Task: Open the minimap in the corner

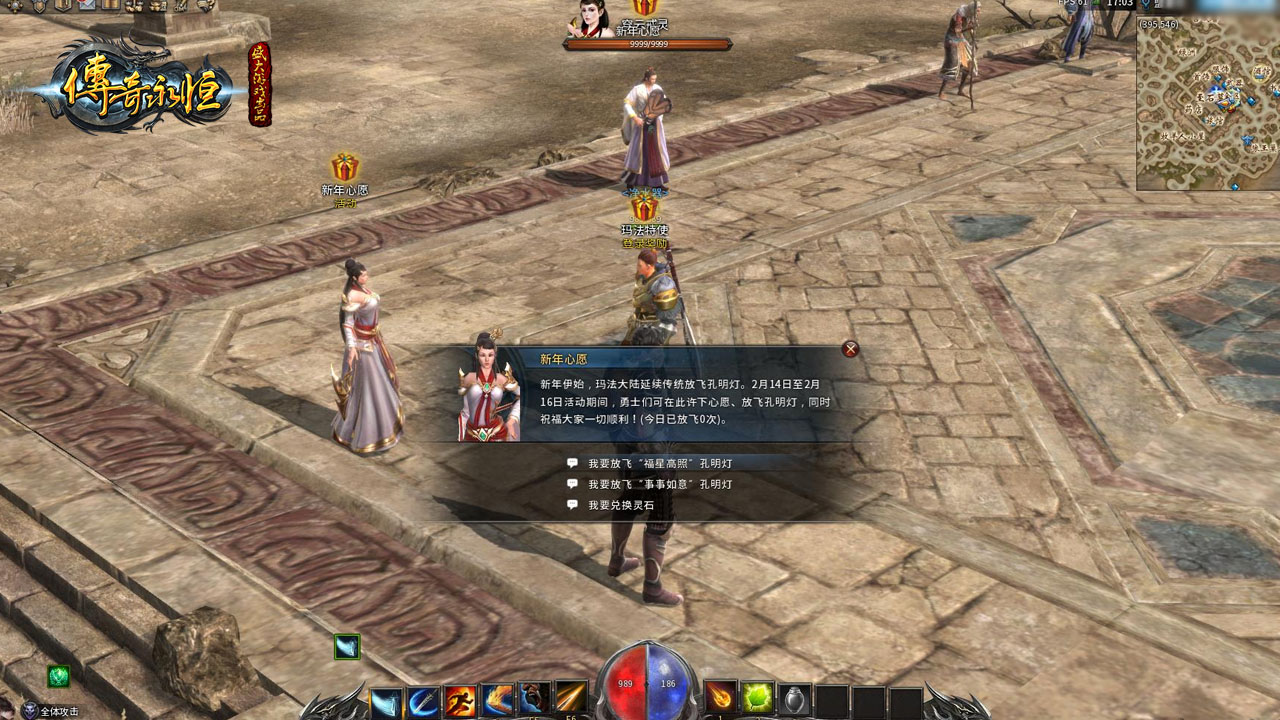Action: pyautogui.click(x=1207, y=103)
